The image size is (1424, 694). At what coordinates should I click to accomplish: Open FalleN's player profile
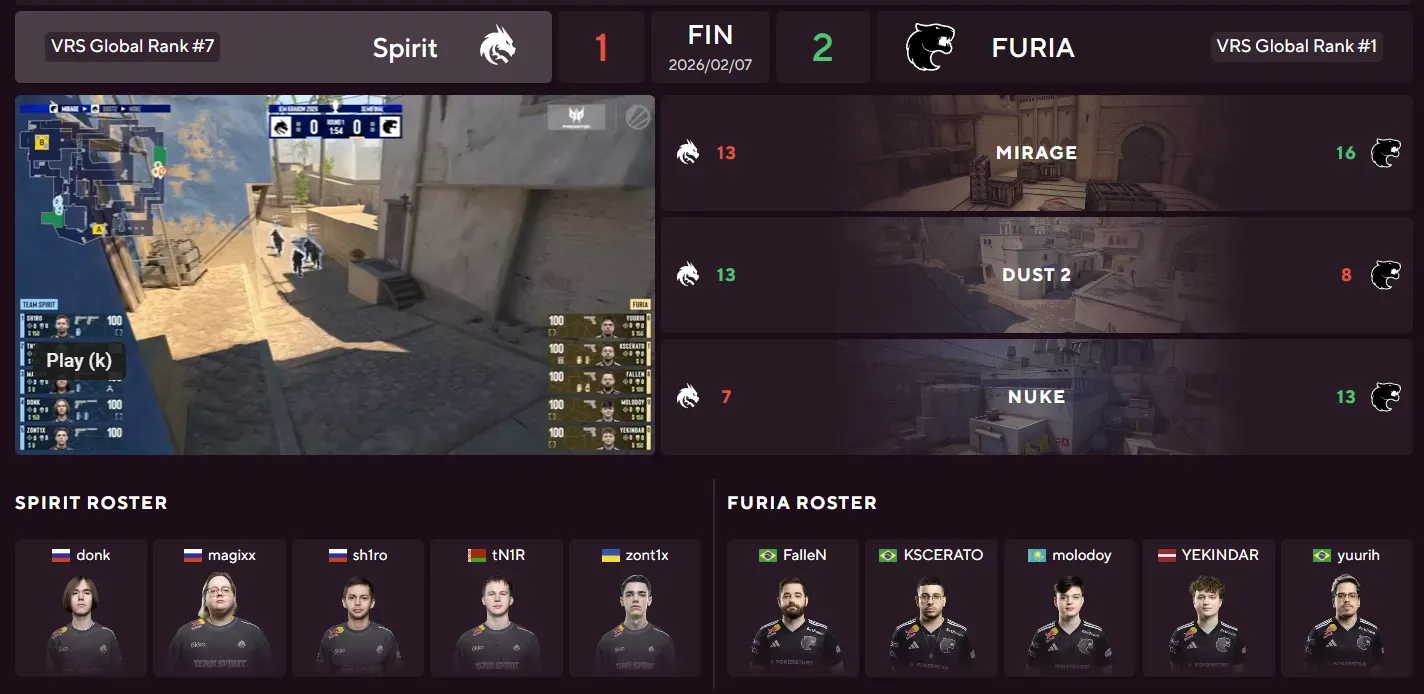tap(793, 608)
